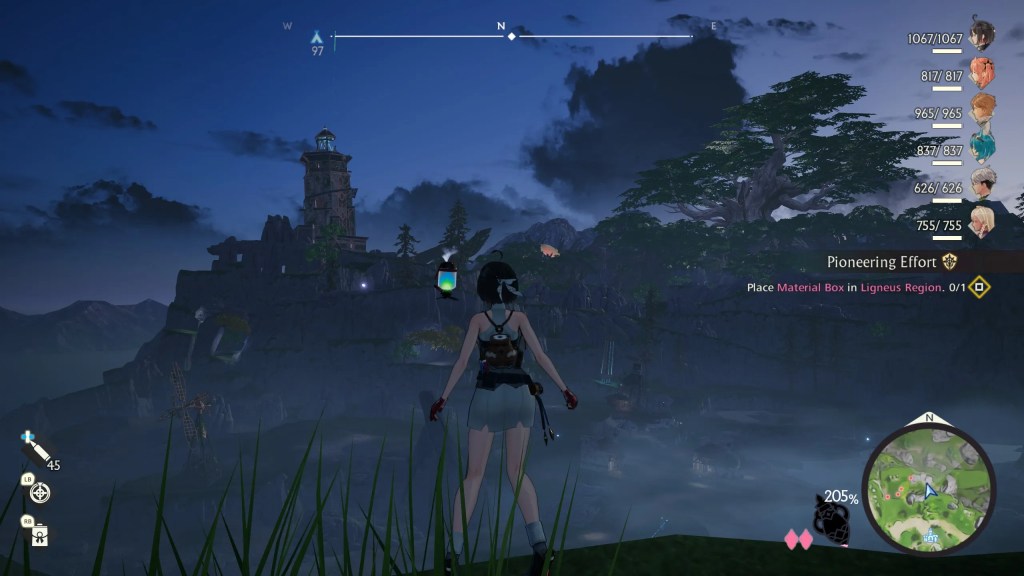Choose the orange-haired party member with 965 HP
The height and width of the screenshot is (576, 1024).
pos(982,108)
